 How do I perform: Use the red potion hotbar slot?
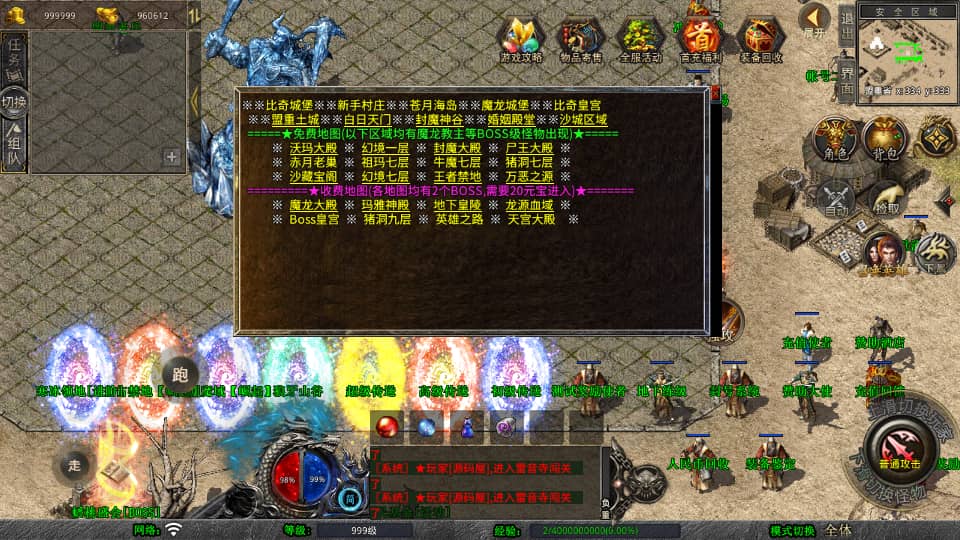pyautogui.click(x=388, y=426)
